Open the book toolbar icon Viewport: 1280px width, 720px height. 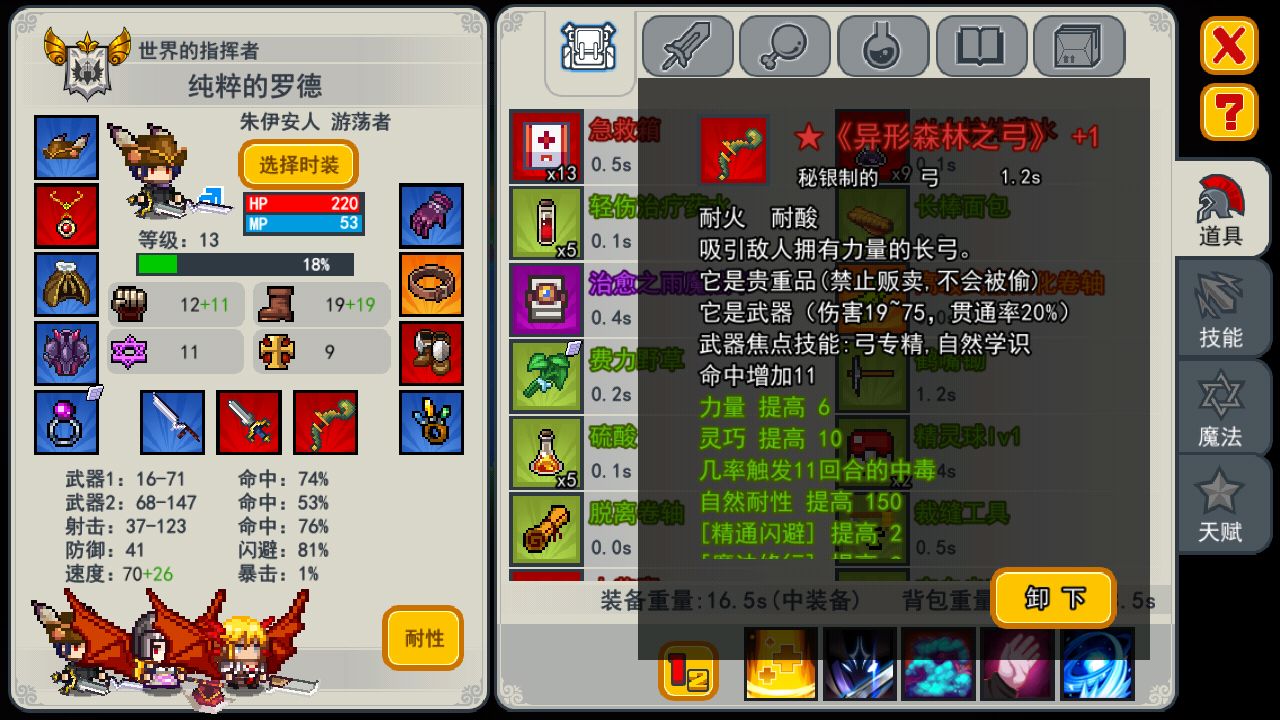point(982,45)
